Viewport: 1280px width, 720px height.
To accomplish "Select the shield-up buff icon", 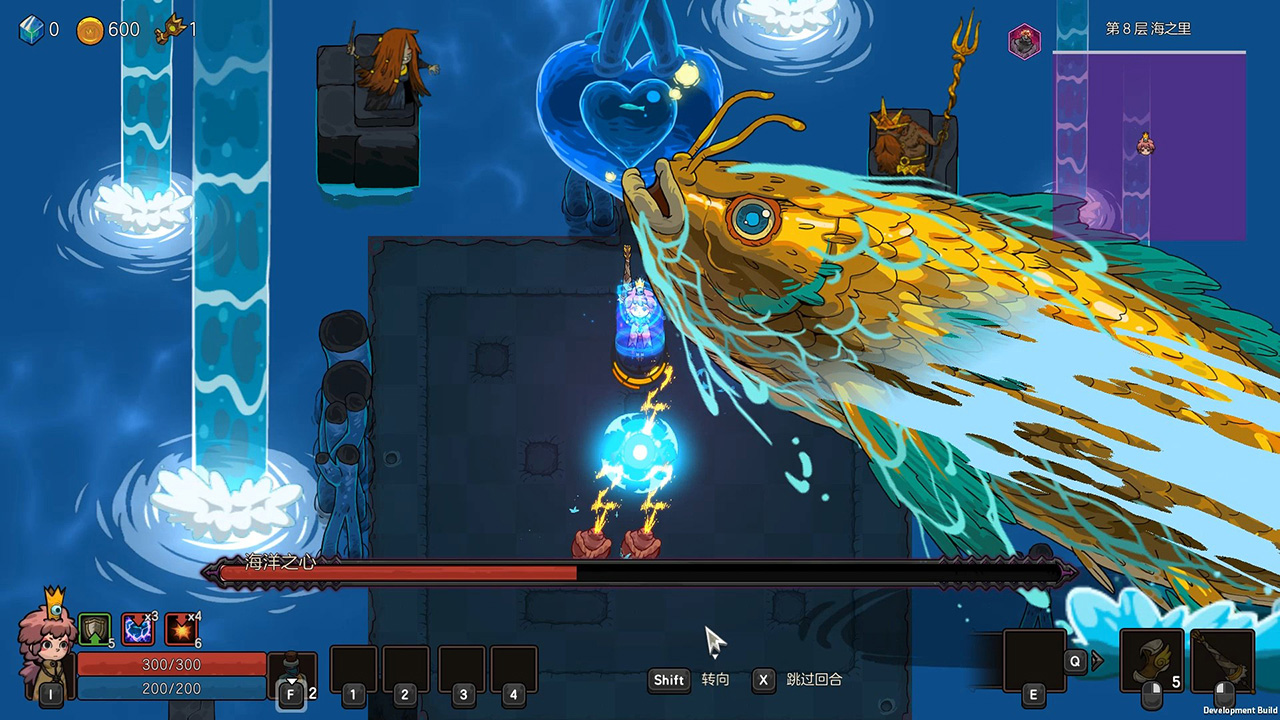I will (x=94, y=628).
